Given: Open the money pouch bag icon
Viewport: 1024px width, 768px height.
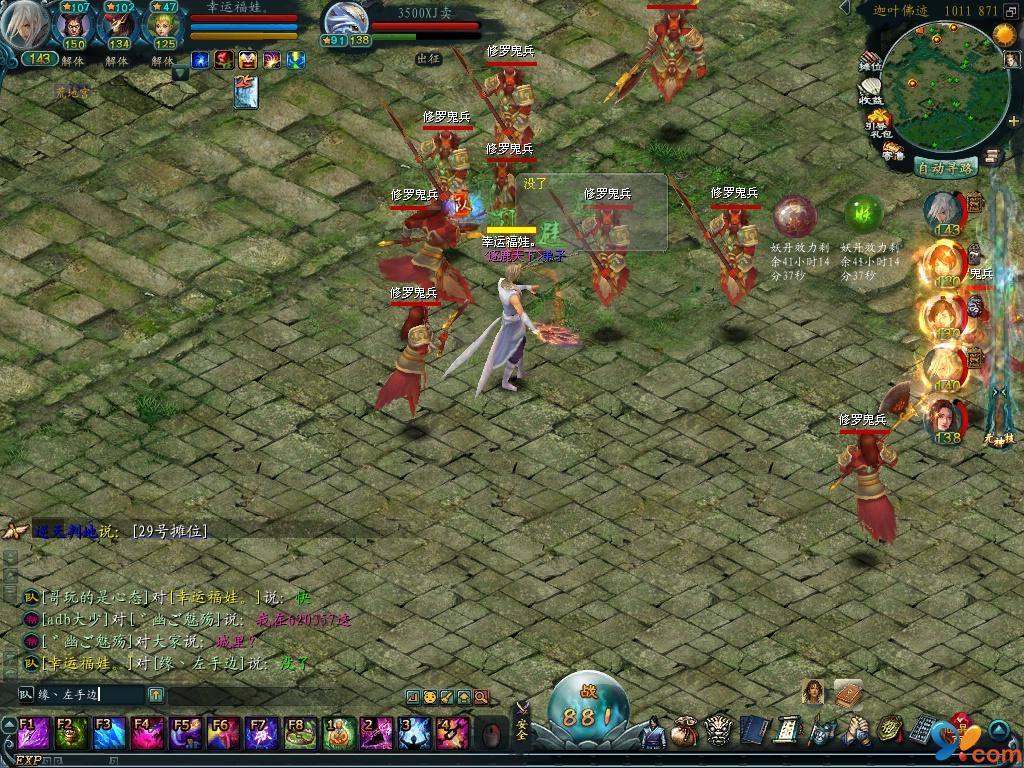Looking at the screenshot, I should [x=684, y=731].
